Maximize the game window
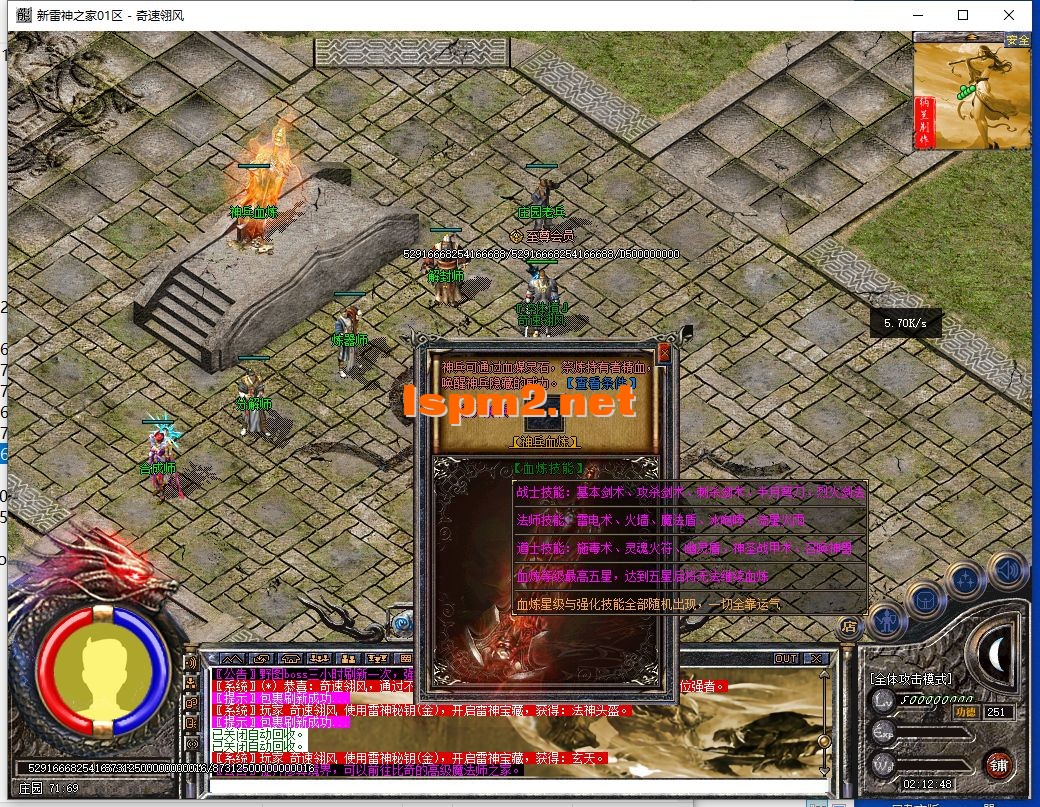1040x807 pixels. 963,15
